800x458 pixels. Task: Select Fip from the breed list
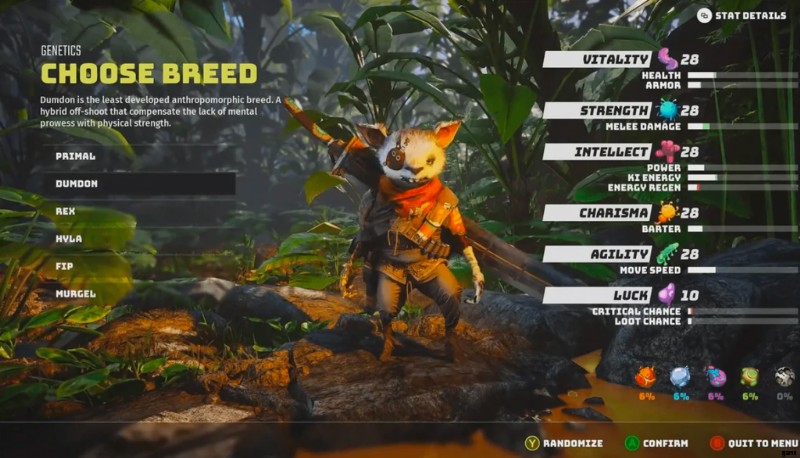(x=65, y=267)
